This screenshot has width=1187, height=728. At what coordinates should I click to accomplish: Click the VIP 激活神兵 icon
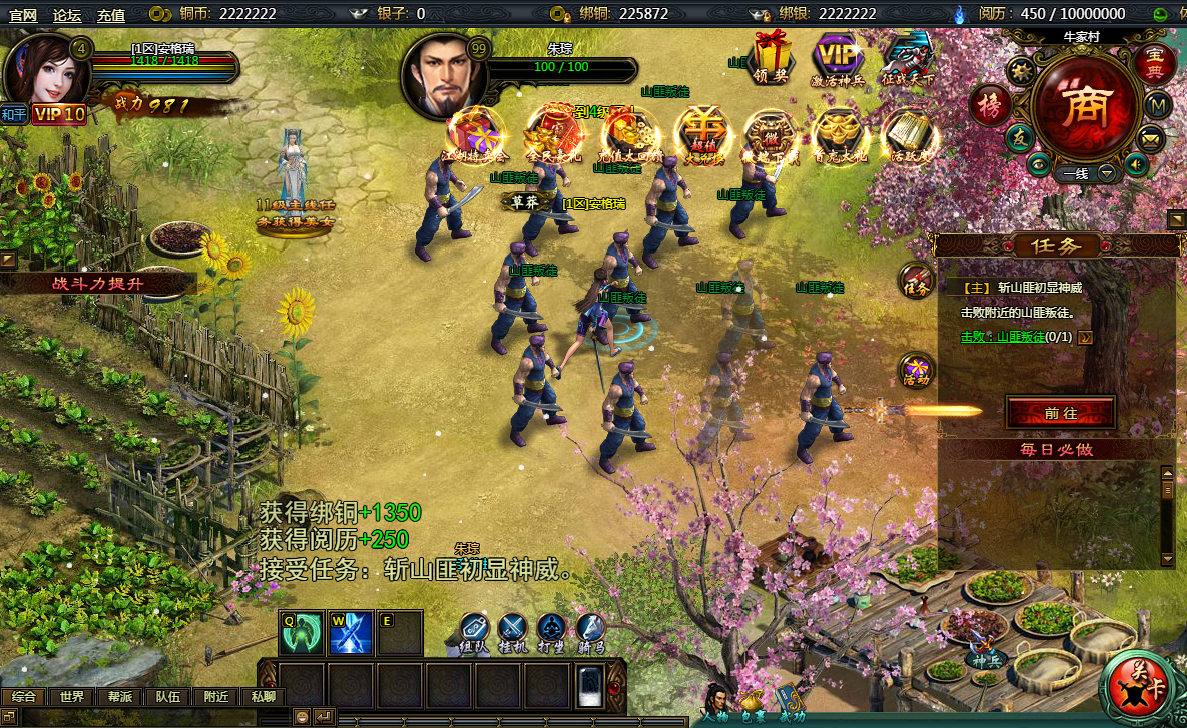pos(837,58)
